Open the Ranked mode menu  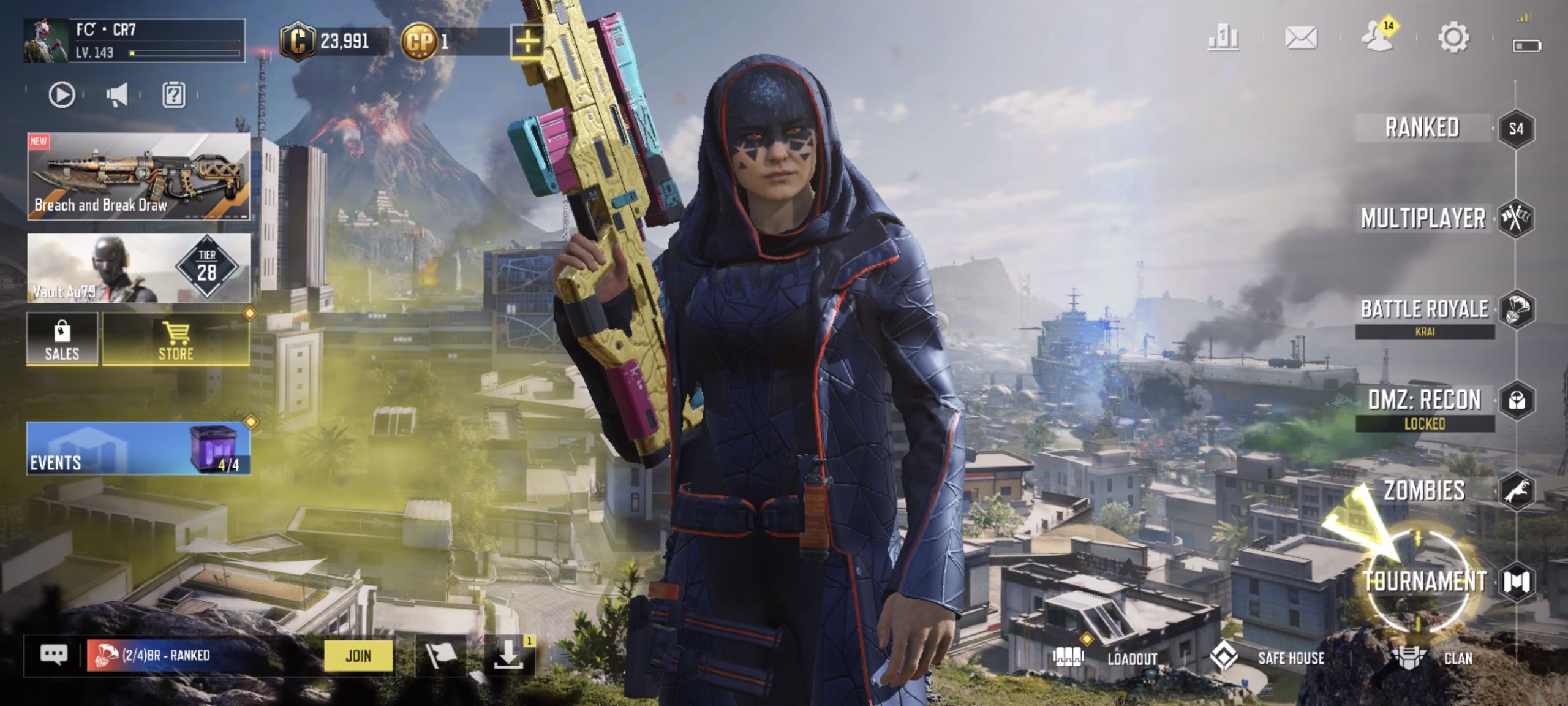[x=1422, y=128]
